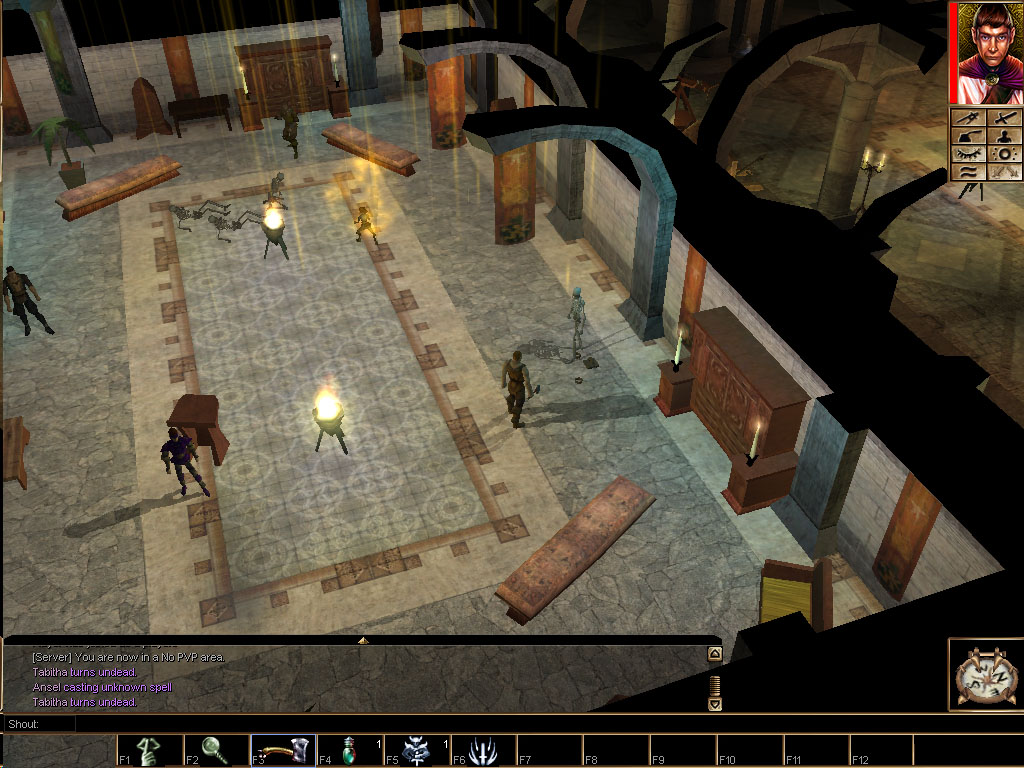
Task: Activate the F6 spiked crown quickslot
Action: tap(484, 751)
